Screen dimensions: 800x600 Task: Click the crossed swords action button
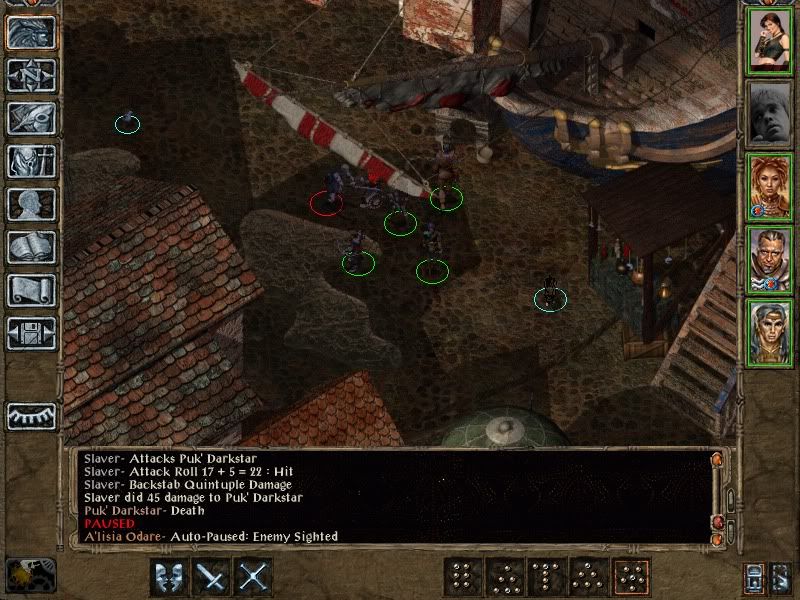click(x=255, y=576)
